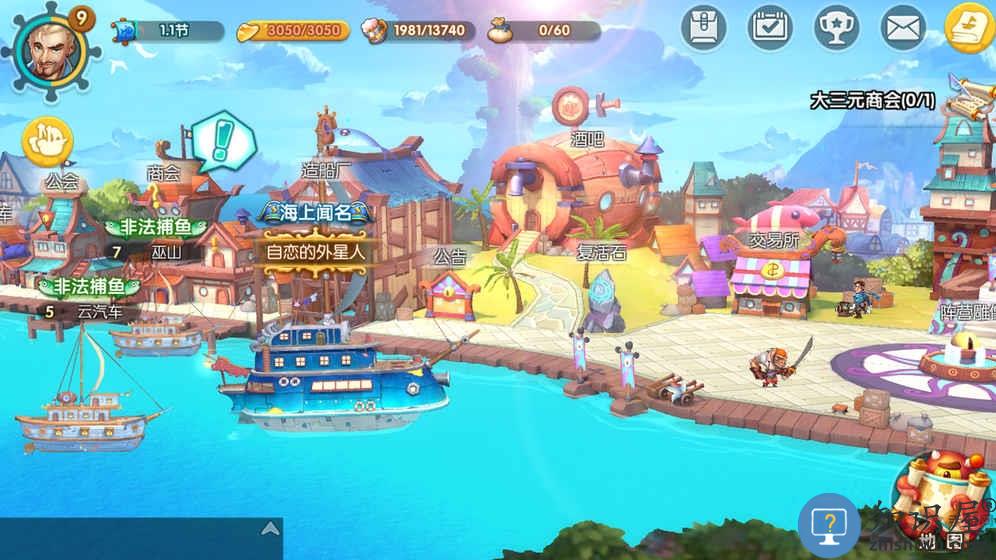Screen dimensions: 996x560
Task: Open the 大三元商会 quest tracker
Action: click(873, 100)
